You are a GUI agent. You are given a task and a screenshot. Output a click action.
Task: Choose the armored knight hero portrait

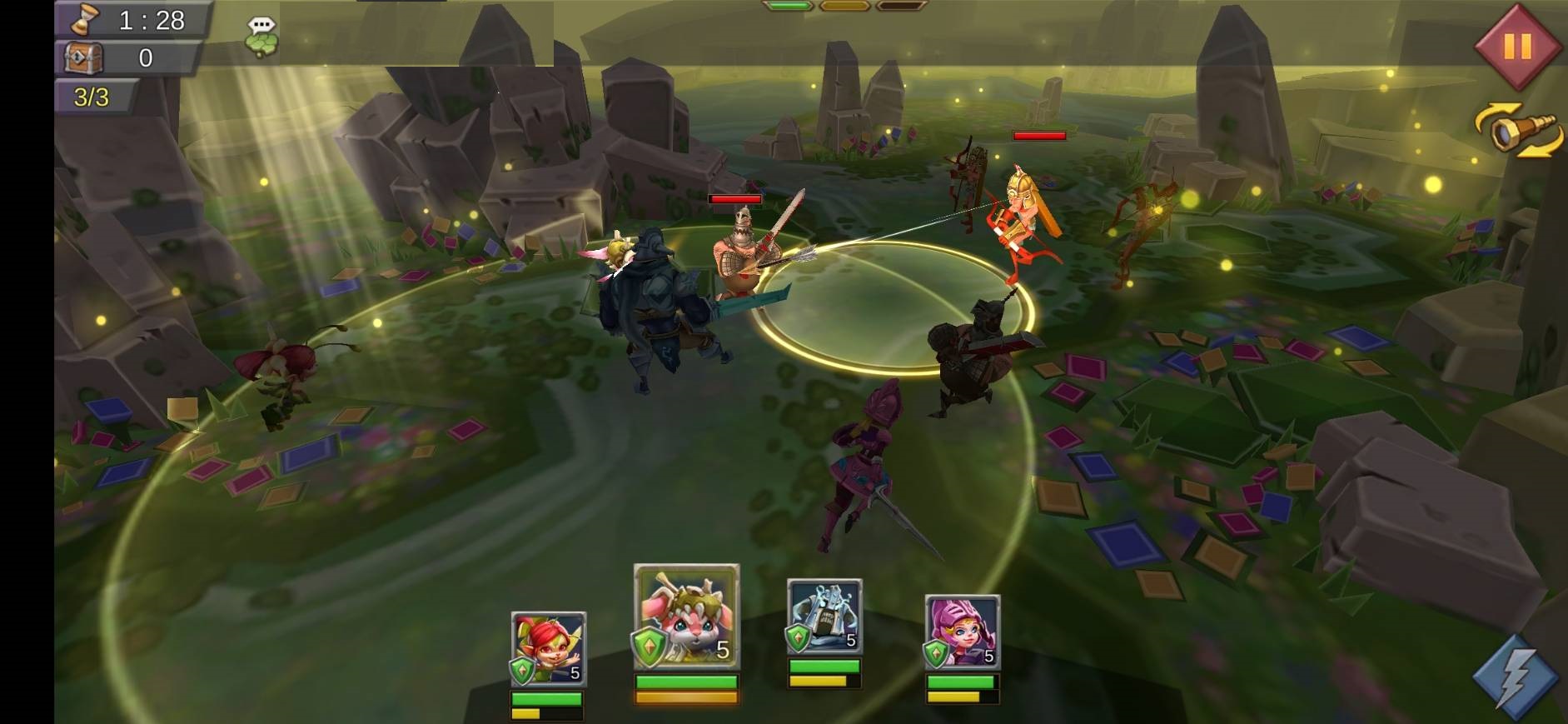(x=824, y=617)
